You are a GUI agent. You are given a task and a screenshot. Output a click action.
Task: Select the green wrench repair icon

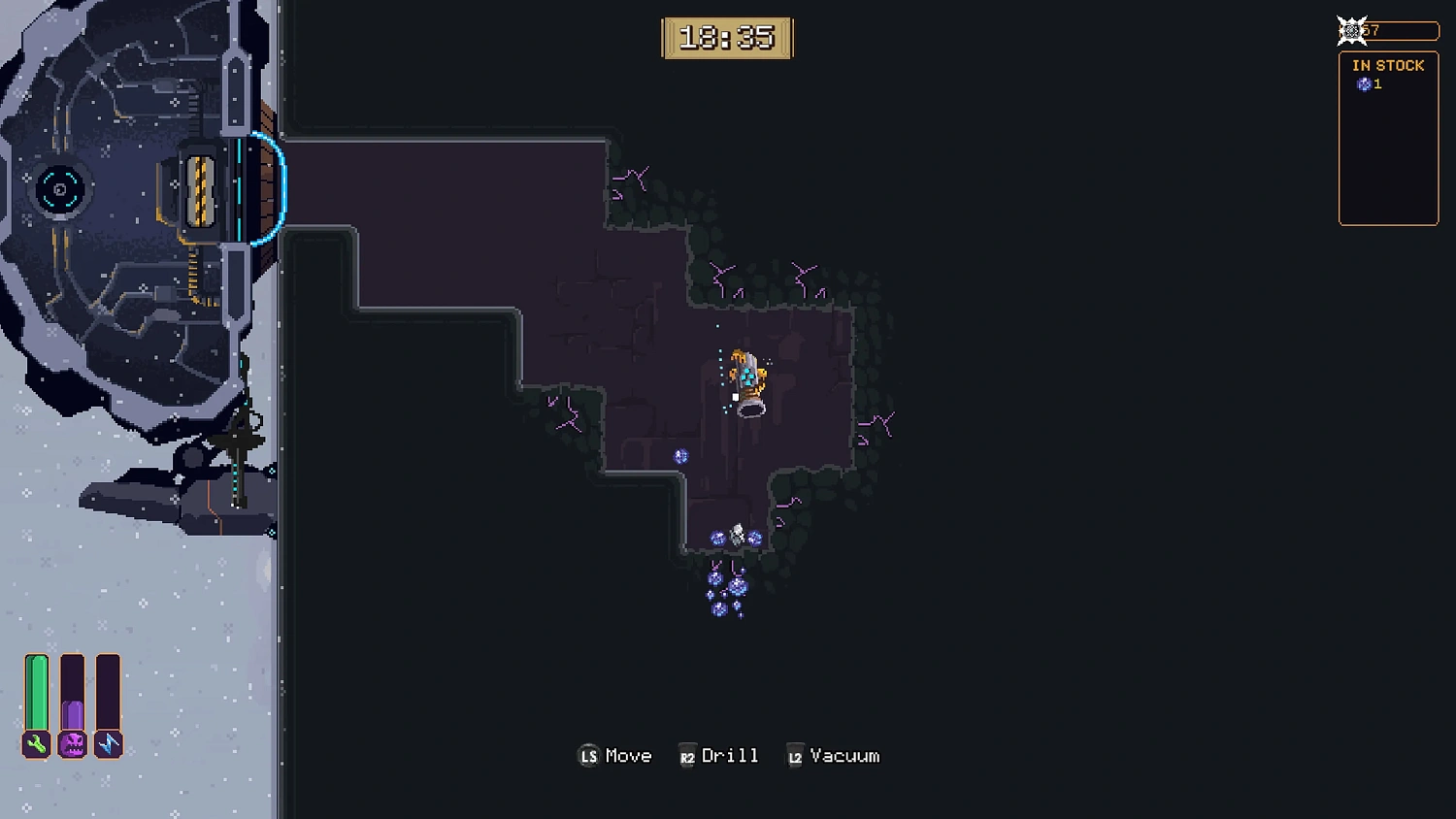click(35, 745)
